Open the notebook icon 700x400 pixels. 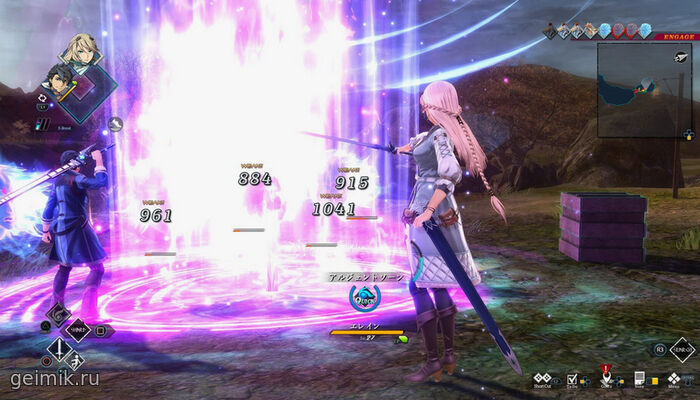click(639, 379)
